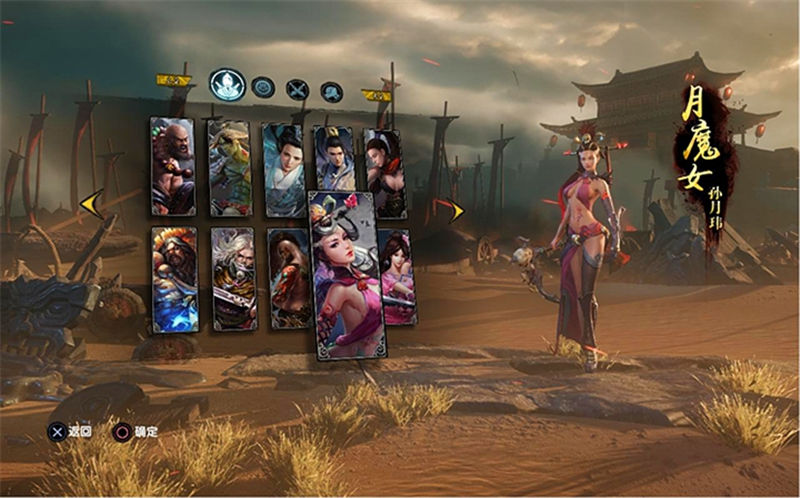800x498 pixels.
Task: Select the highlighted Moon Witch character card
Action: pyautogui.click(x=347, y=273)
